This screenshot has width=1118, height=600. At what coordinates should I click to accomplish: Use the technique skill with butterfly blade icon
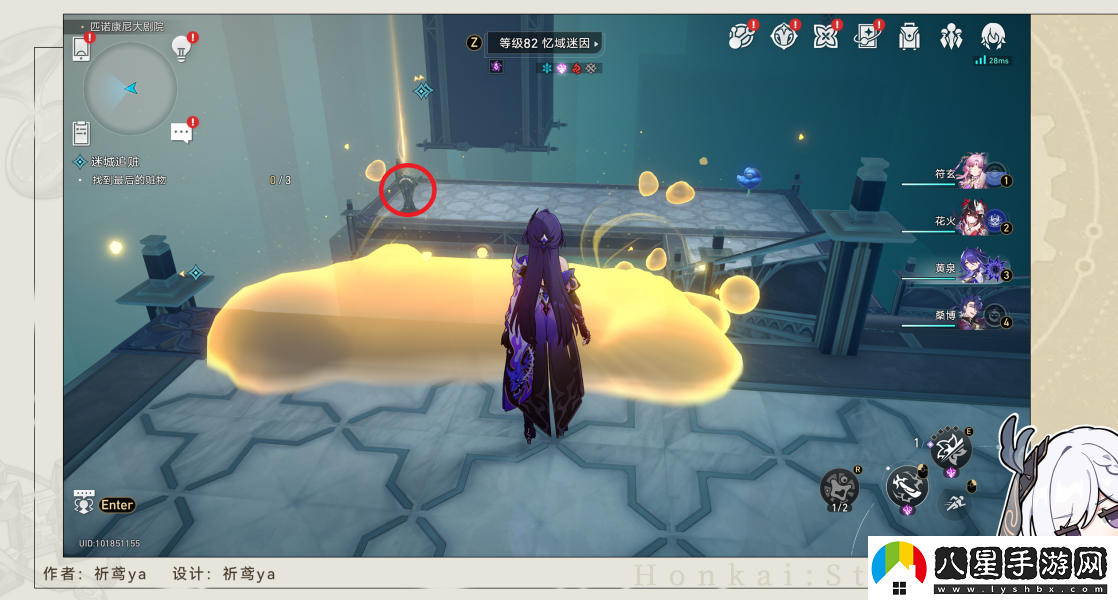[x=950, y=448]
